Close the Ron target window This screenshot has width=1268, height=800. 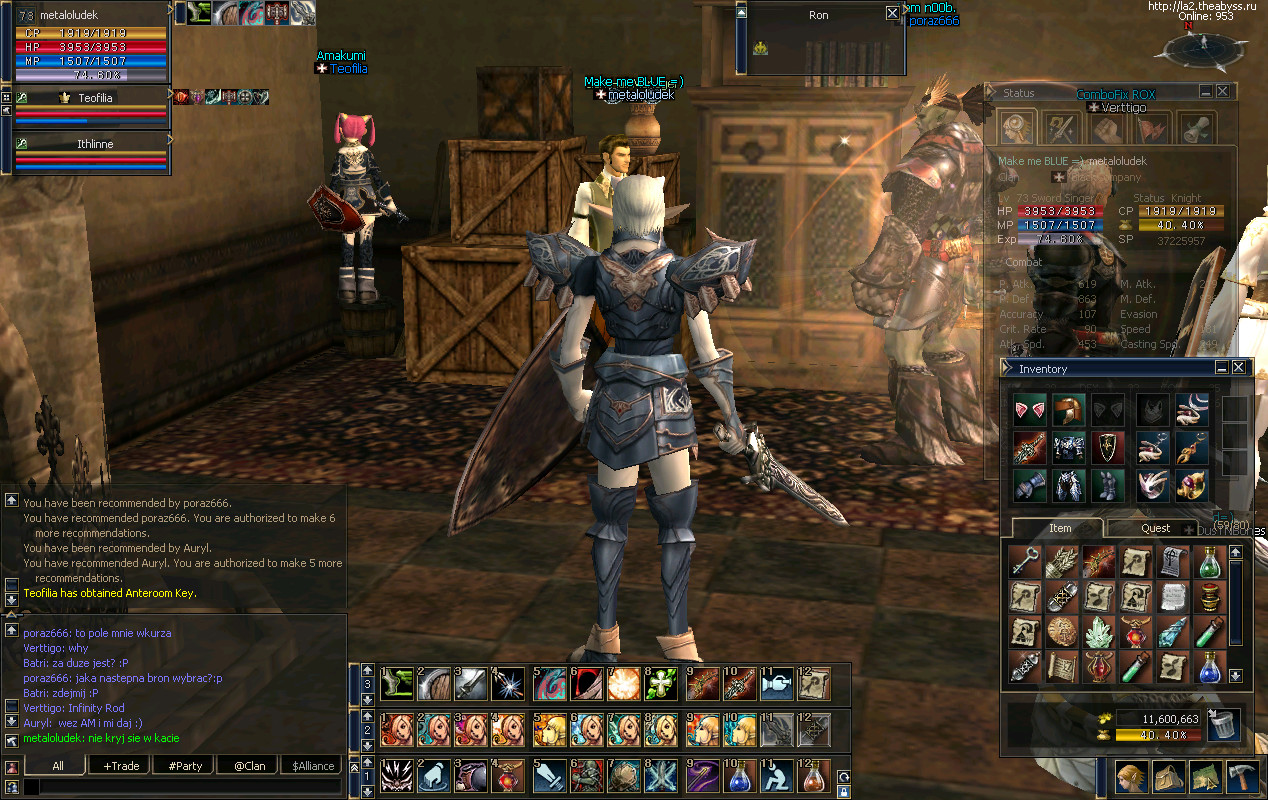(x=892, y=14)
